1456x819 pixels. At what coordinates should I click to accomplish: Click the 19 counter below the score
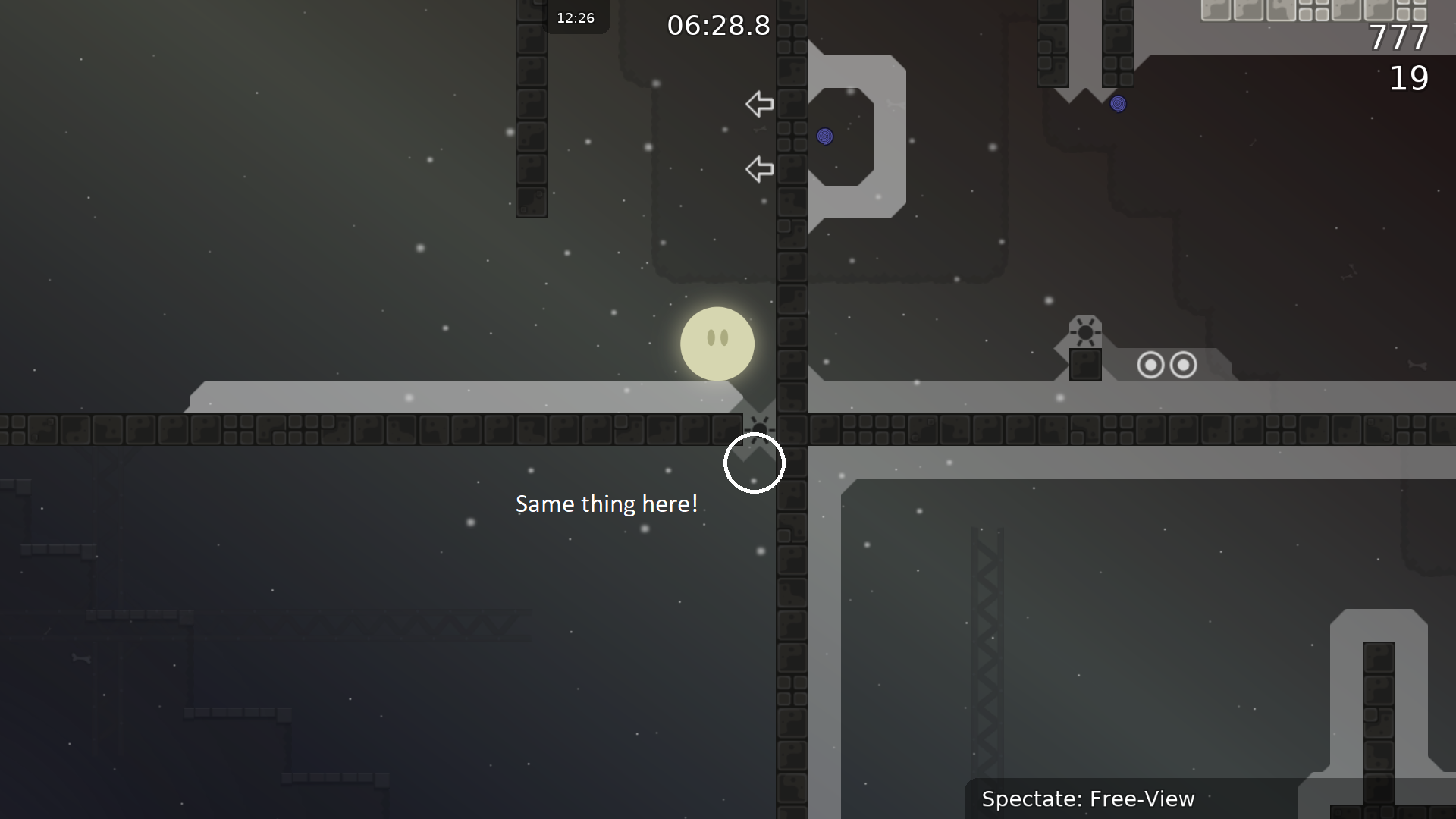(x=1410, y=79)
